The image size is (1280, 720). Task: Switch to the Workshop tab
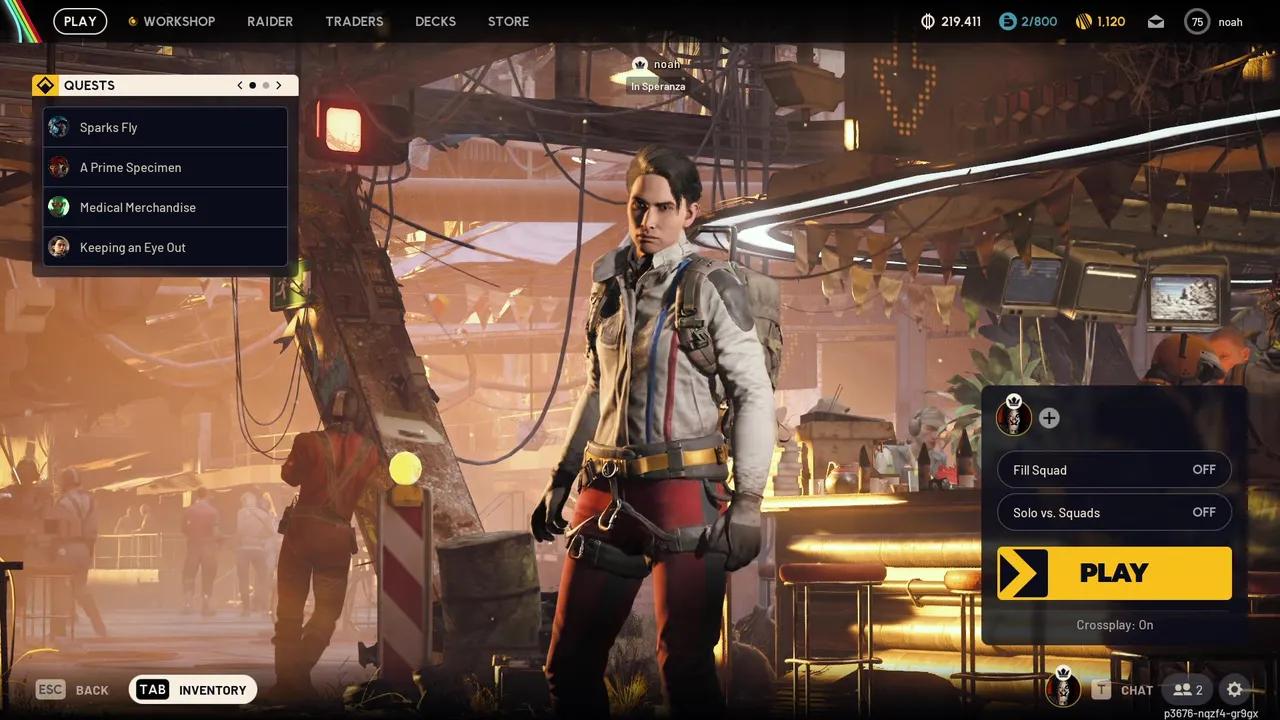[178, 21]
